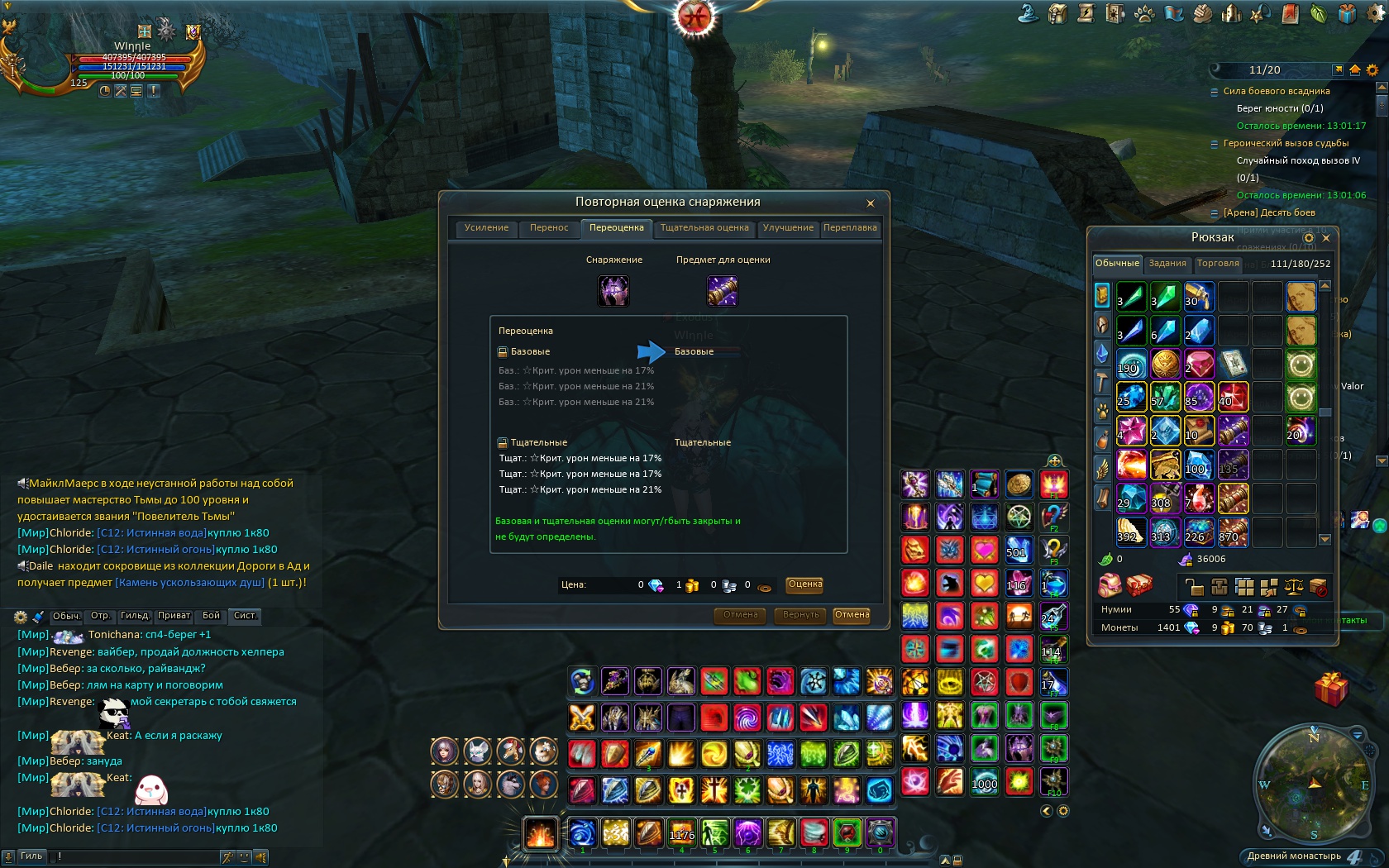Select the Тщательная оценка tab

(704, 228)
